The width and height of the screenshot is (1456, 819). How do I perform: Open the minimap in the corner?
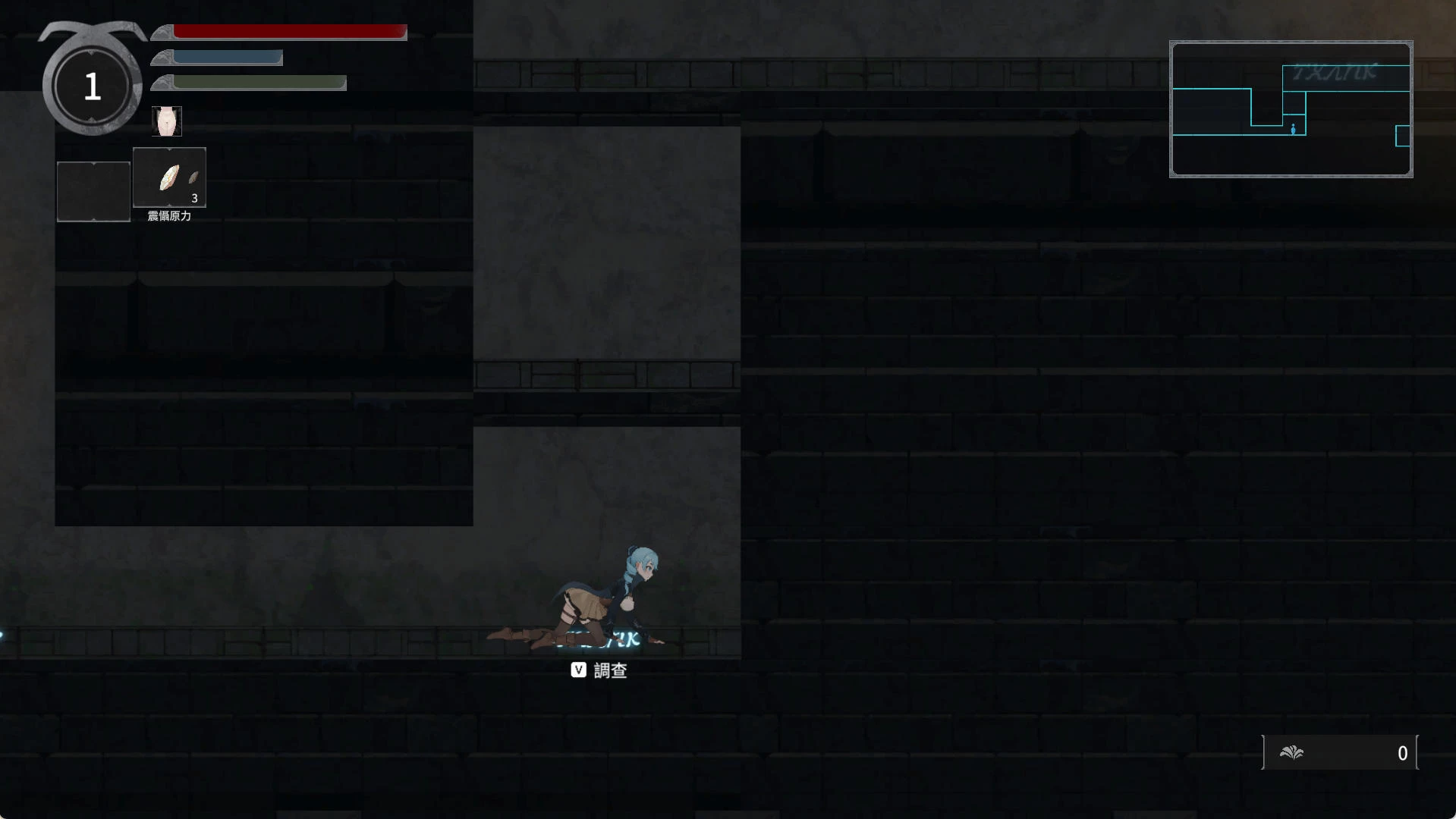1291,109
